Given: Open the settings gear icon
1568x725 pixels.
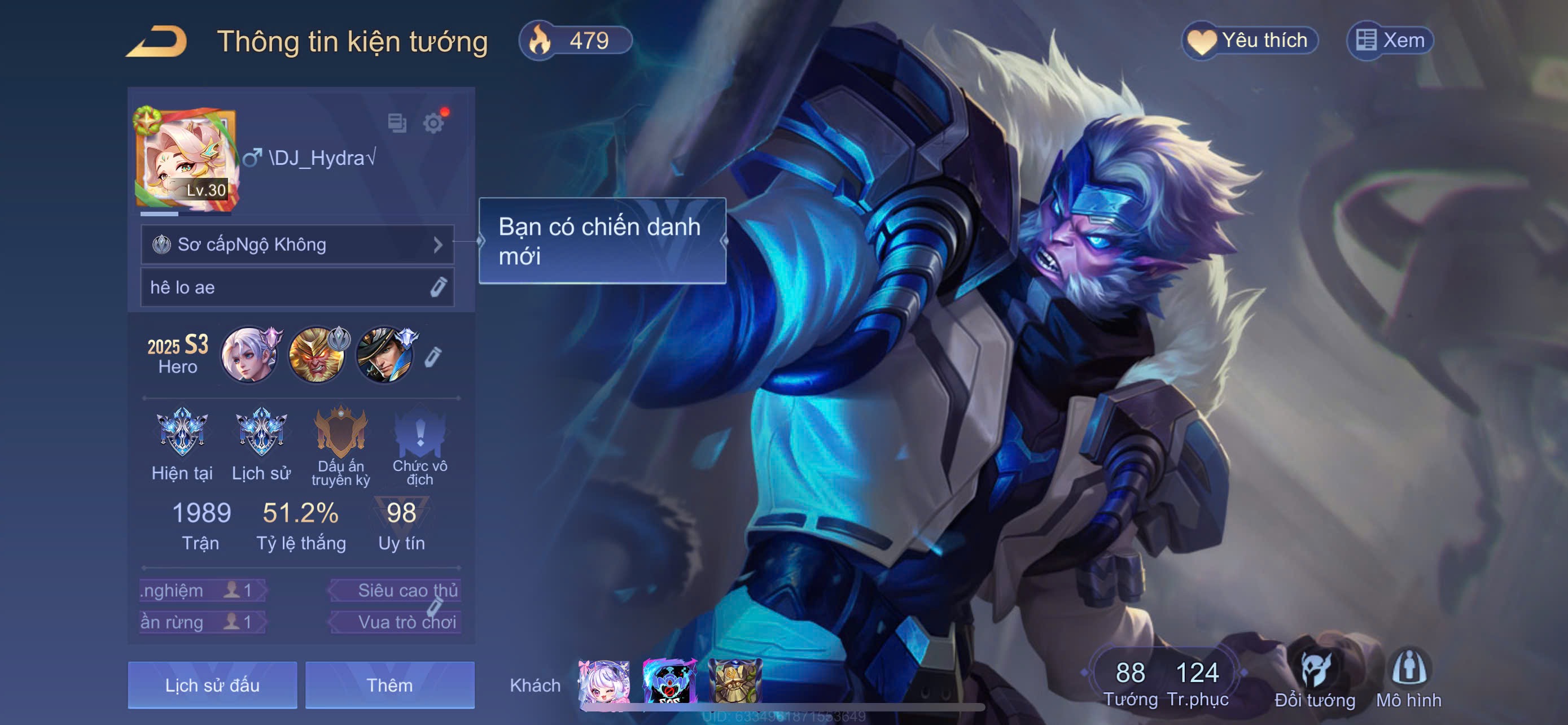Looking at the screenshot, I should pyautogui.click(x=433, y=124).
